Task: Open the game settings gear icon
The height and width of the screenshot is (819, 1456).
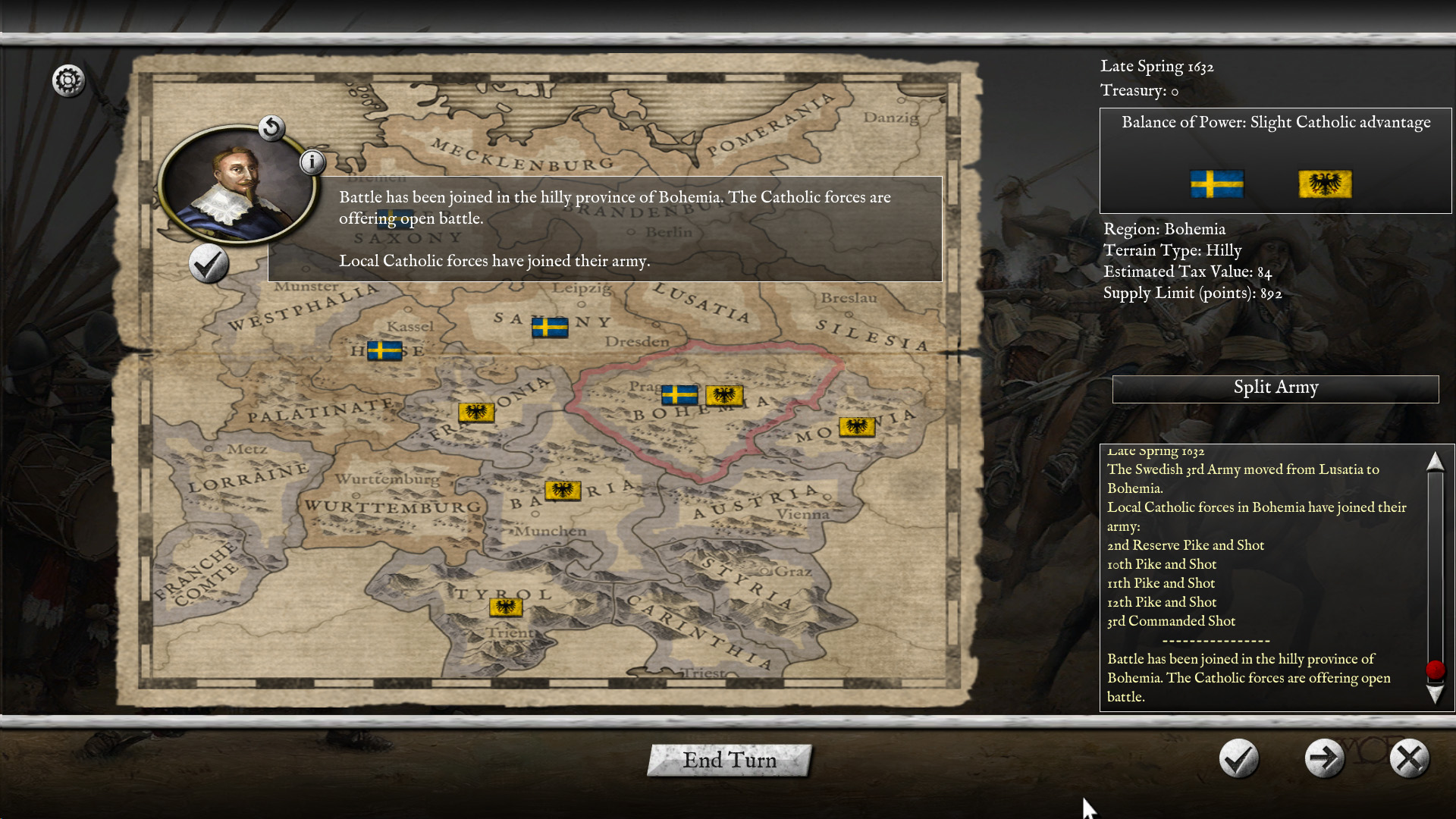Action: pos(69,80)
